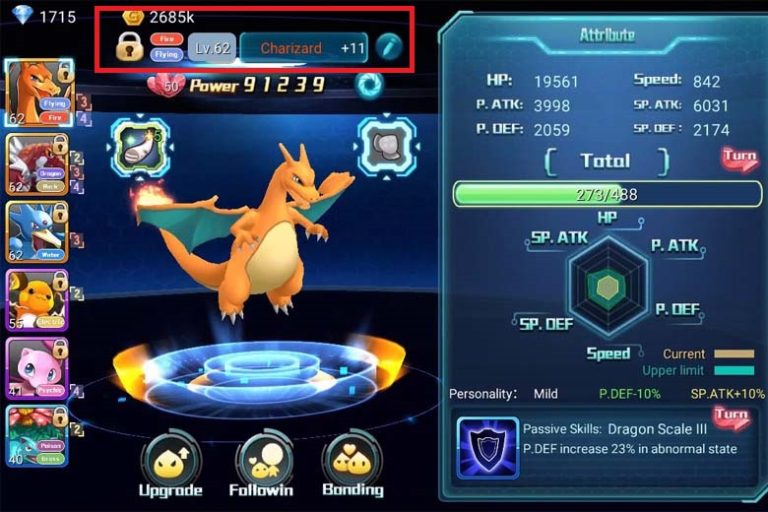
Task: Open the Upgrade menu
Action: (x=170, y=463)
